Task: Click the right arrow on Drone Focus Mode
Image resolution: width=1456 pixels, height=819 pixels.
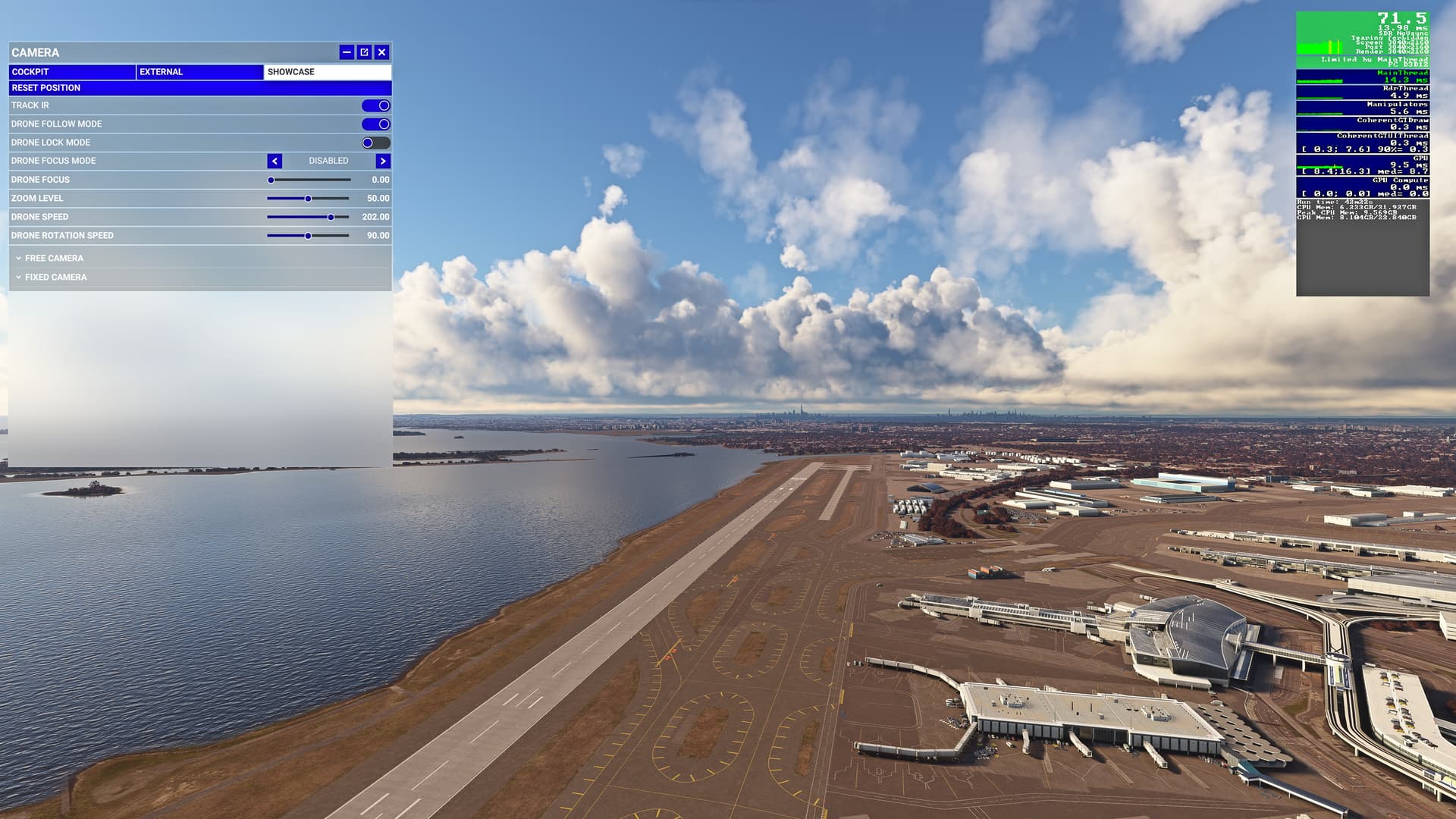Action: (x=382, y=161)
